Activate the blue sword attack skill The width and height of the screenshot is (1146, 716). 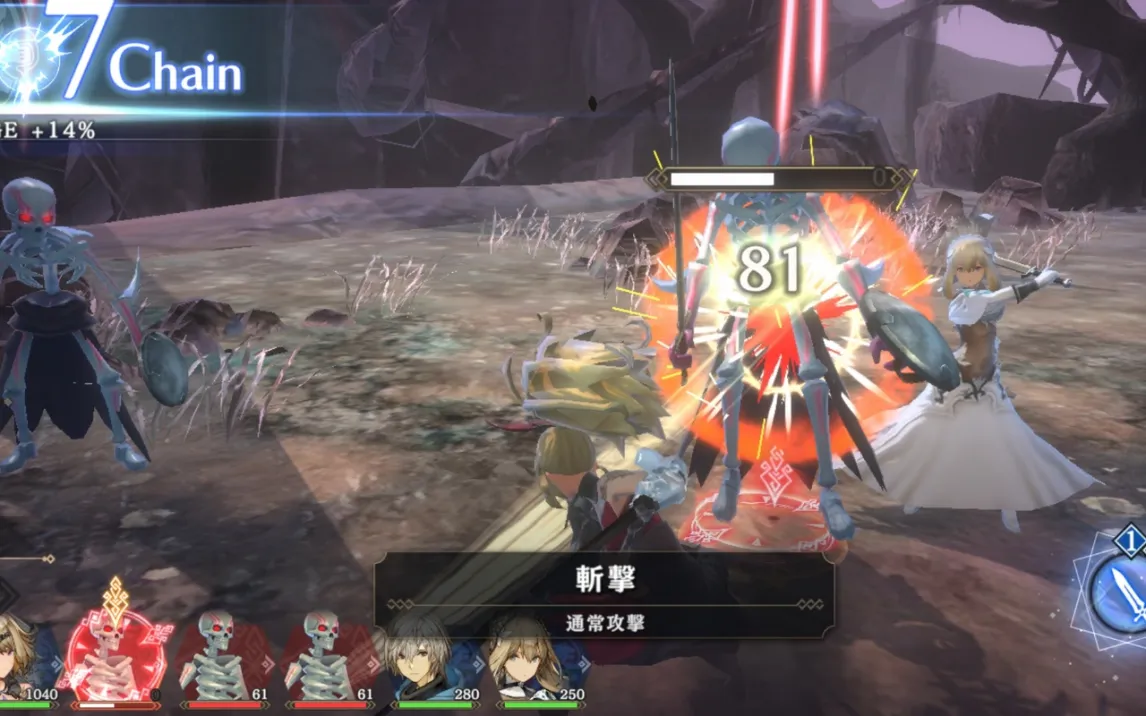[1122, 594]
